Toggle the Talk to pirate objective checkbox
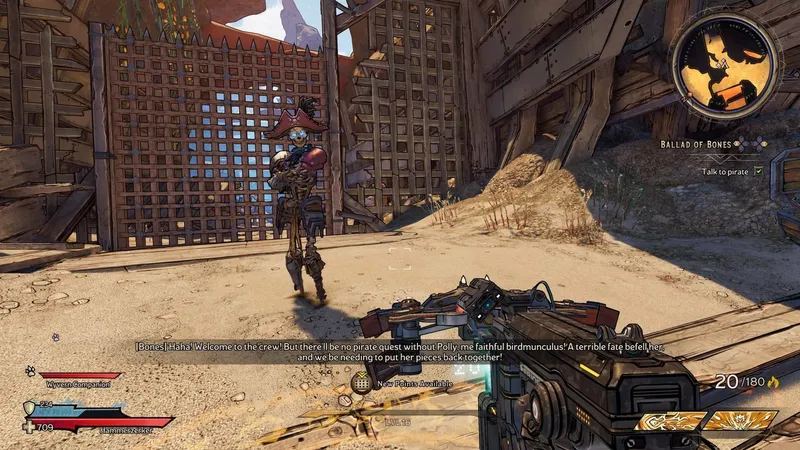The height and width of the screenshot is (450, 800). tap(758, 171)
